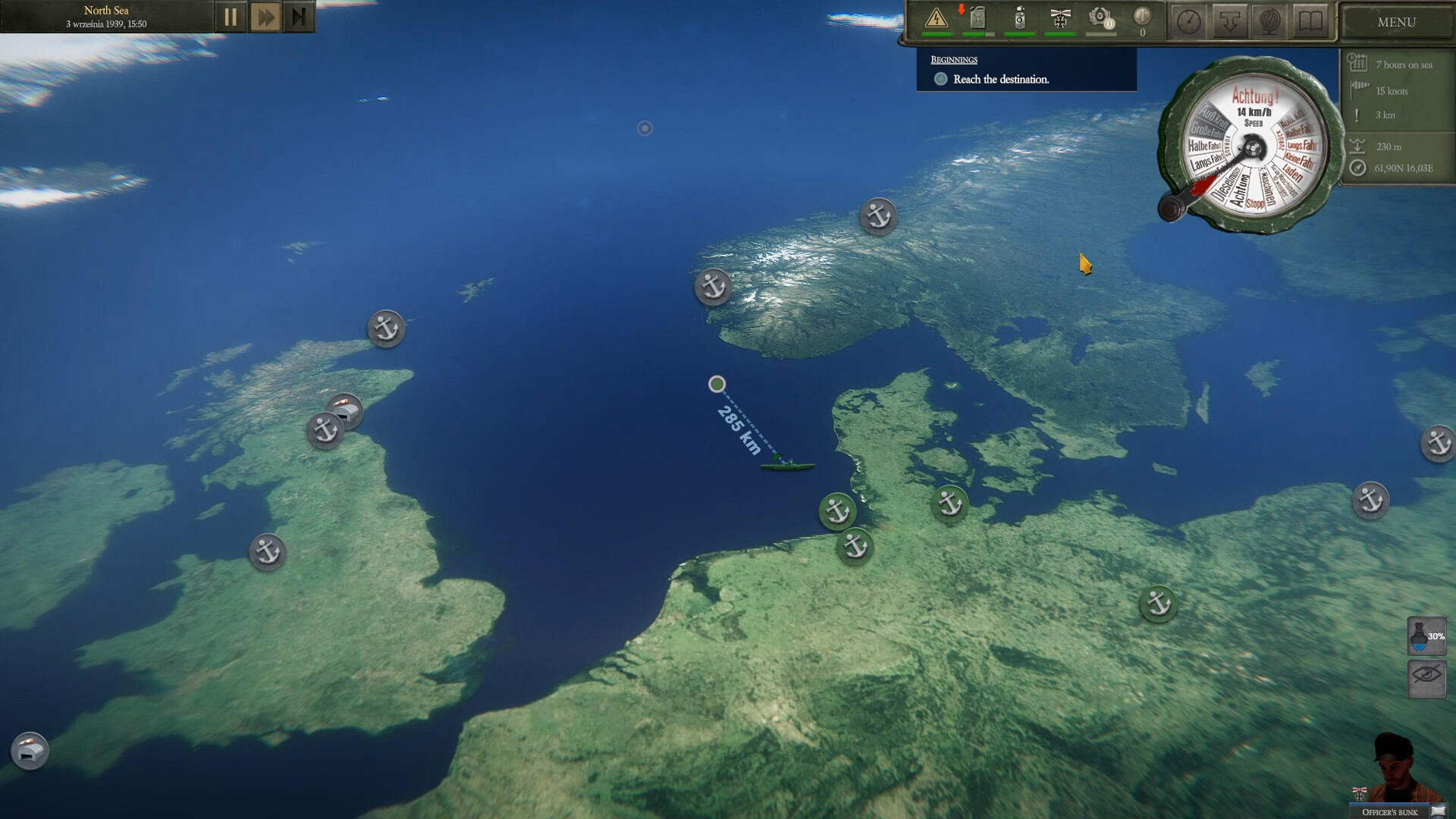Open the open-book journal icon
1456x819 pixels.
pyautogui.click(x=1310, y=21)
